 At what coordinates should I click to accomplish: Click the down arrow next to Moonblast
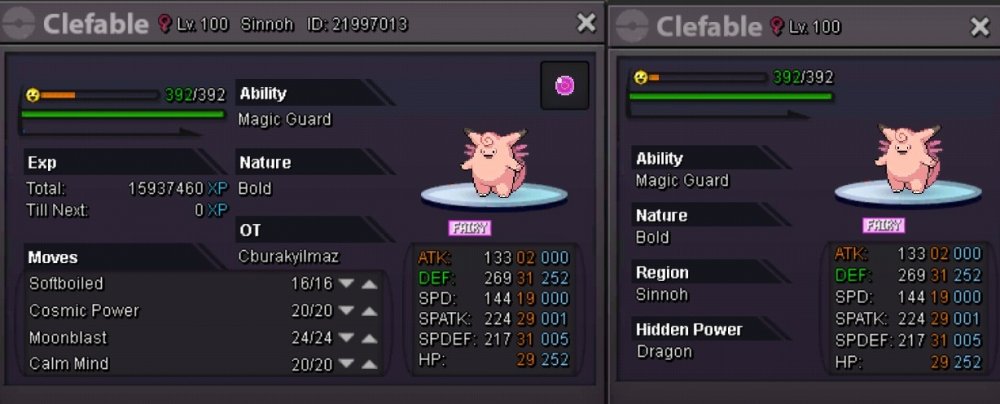(346, 338)
